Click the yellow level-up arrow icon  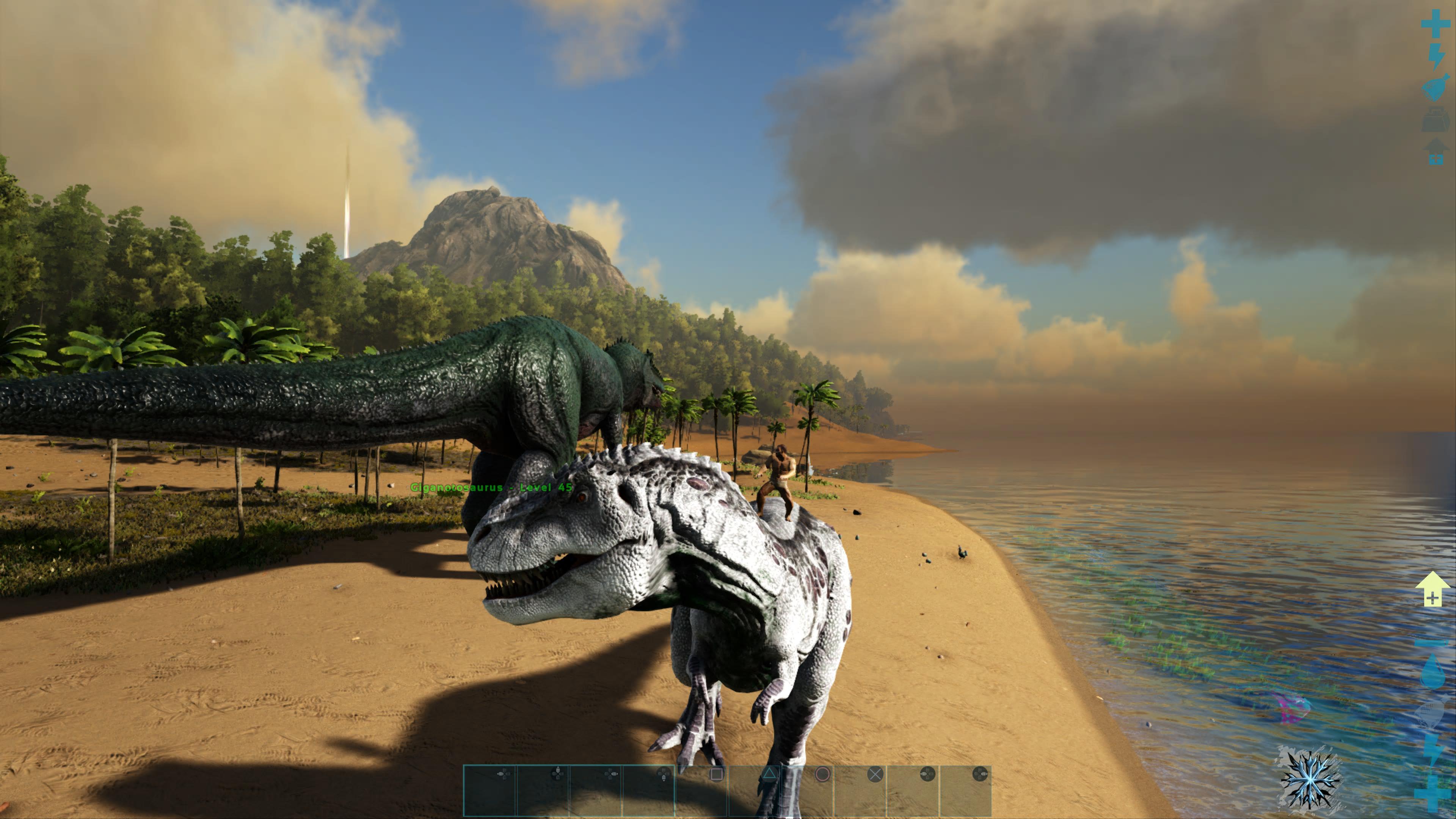click(x=1432, y=590)
